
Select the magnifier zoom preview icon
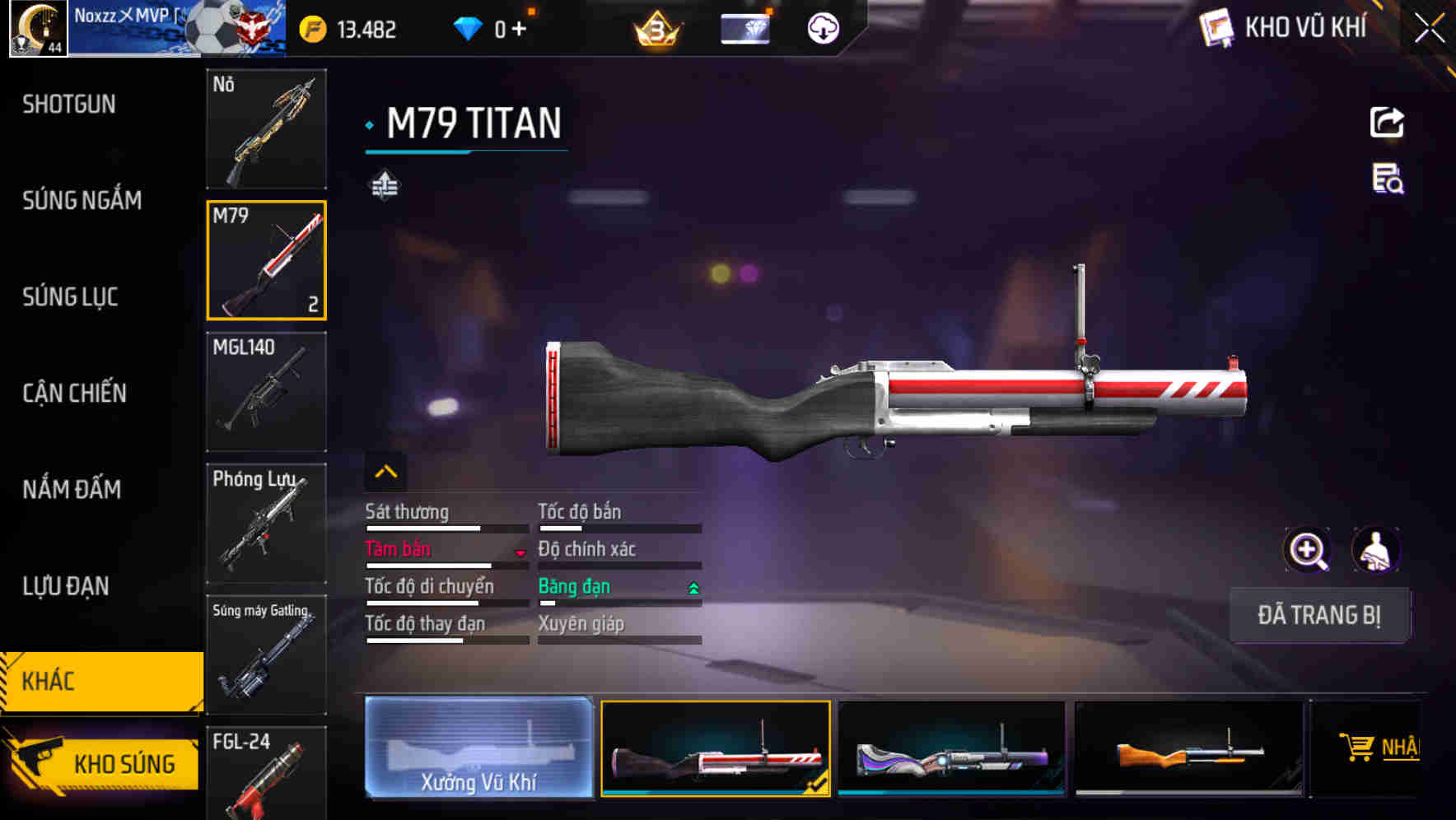tap(1306, 550)
